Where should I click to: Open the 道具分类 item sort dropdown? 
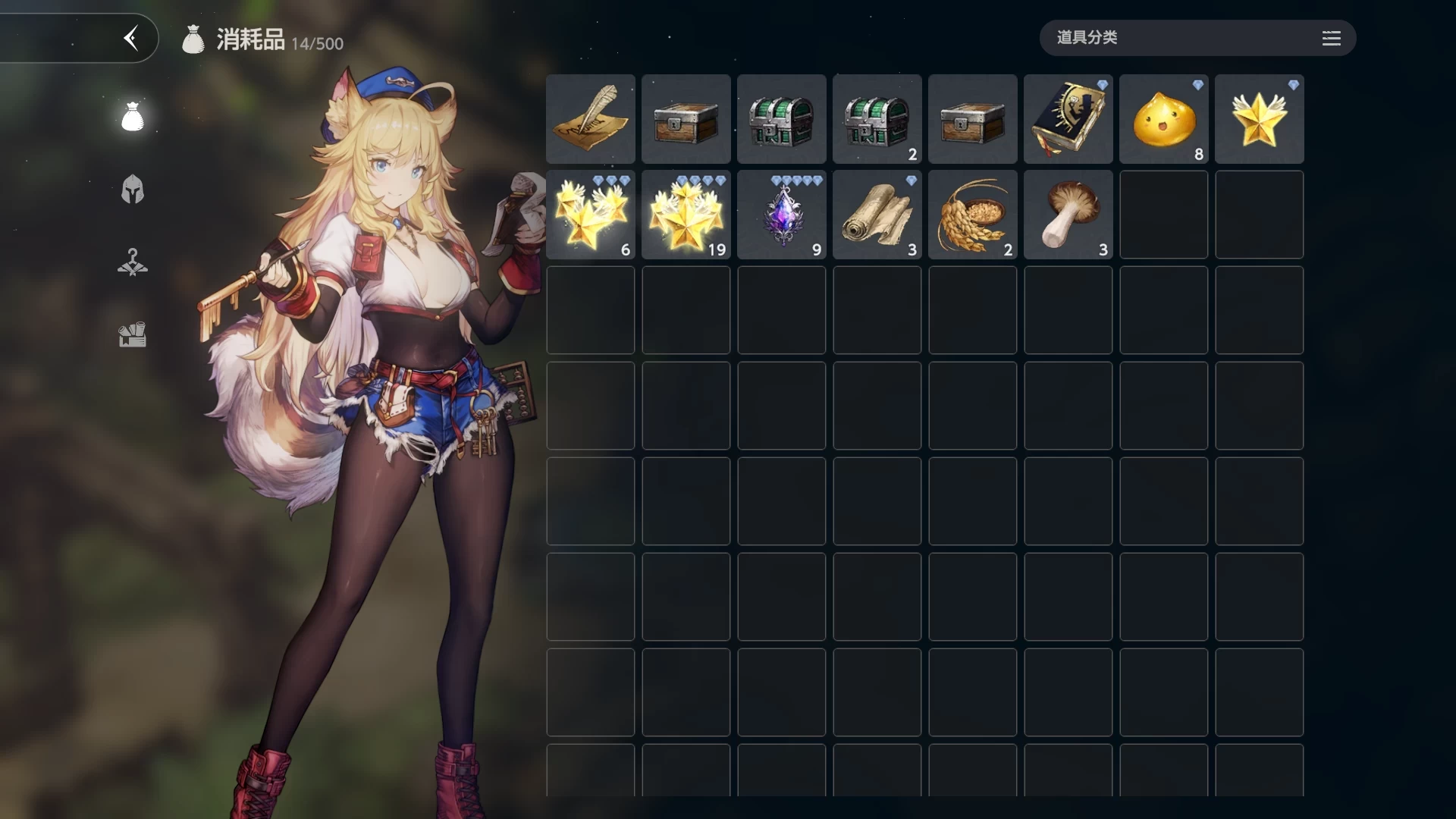(x=1197, y=38)
